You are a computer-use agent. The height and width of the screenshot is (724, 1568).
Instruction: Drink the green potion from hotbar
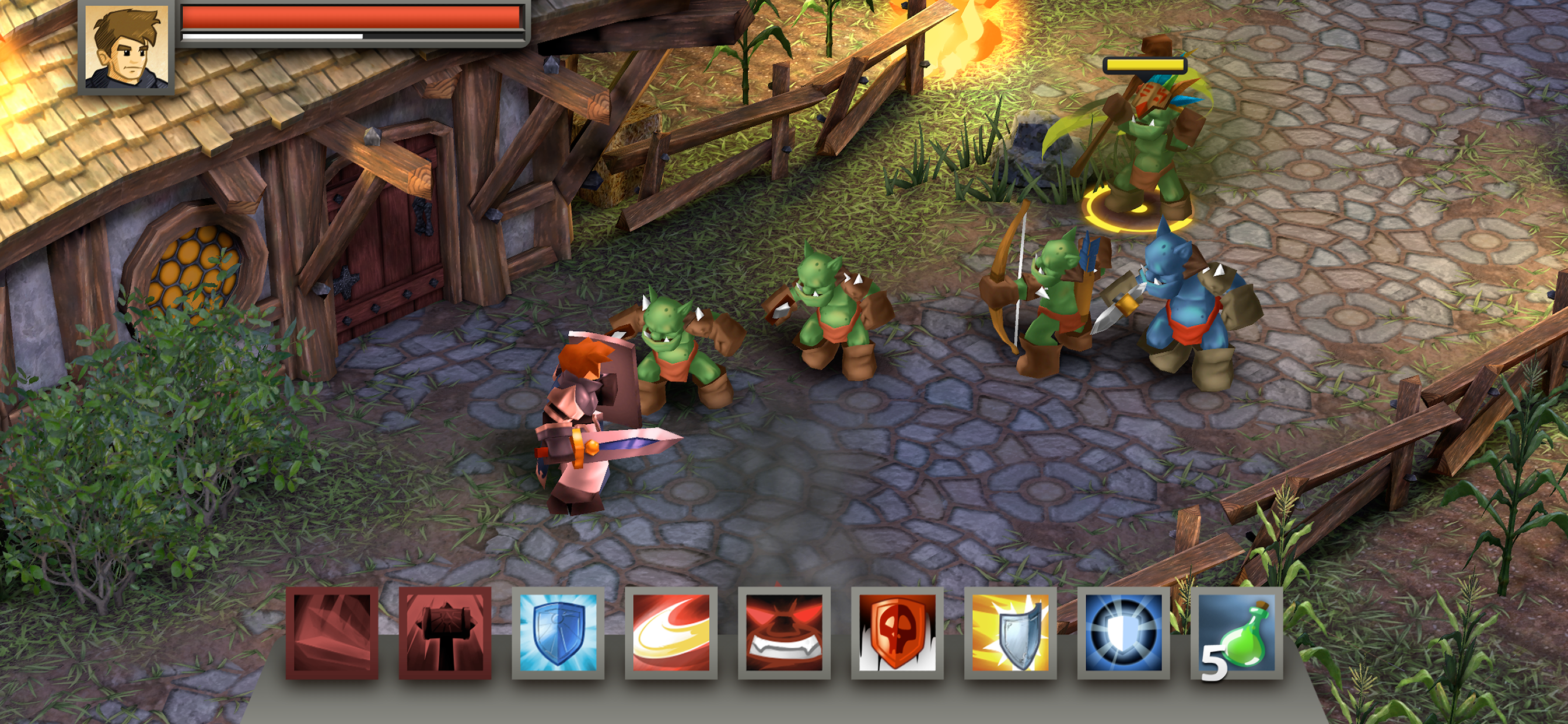(1237, 632)
